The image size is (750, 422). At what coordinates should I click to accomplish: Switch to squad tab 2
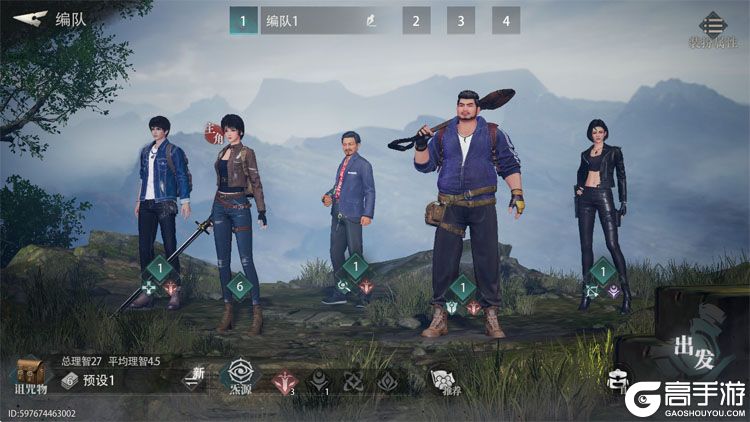416,20
